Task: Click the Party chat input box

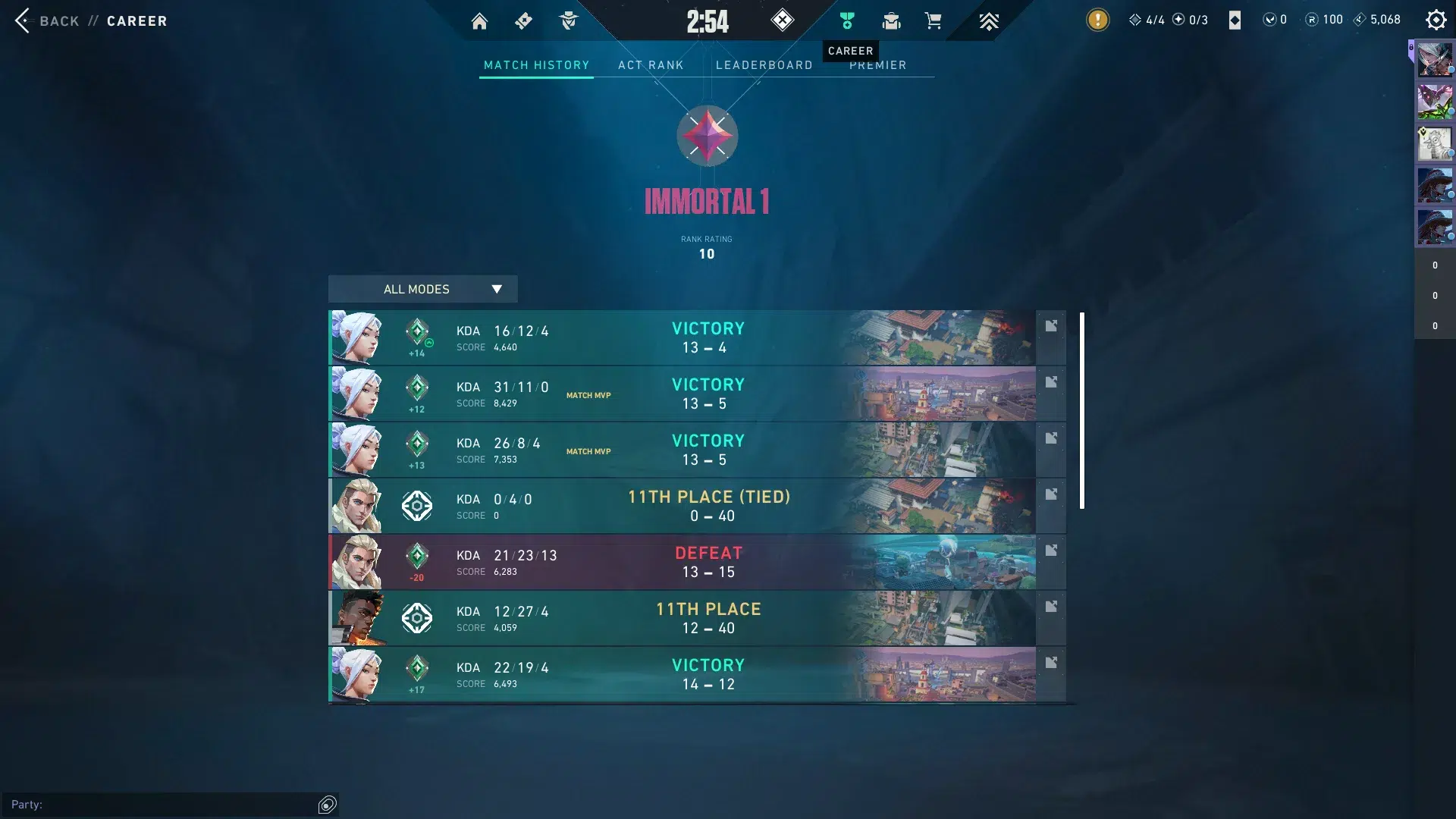Action: click(x=174, y=805)
